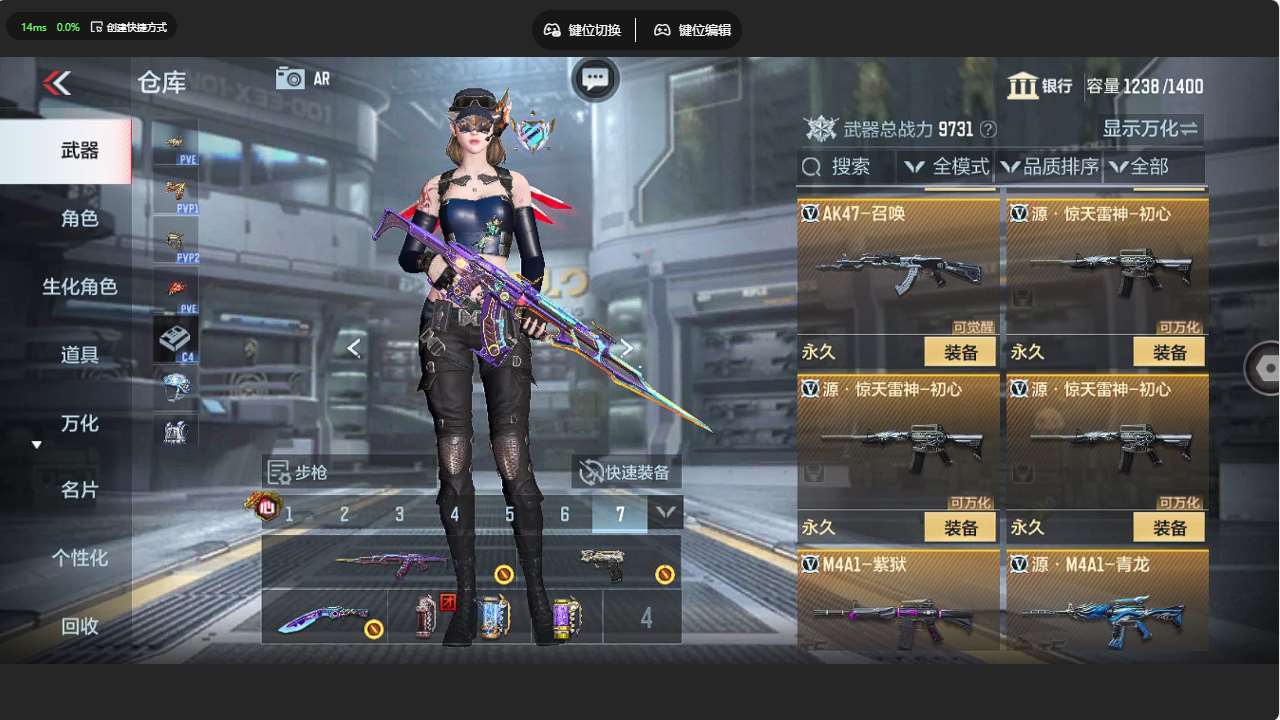Open the 回收 recycle section
The width and height of the screenshot is (1280, 720).
tap(79, 626)
